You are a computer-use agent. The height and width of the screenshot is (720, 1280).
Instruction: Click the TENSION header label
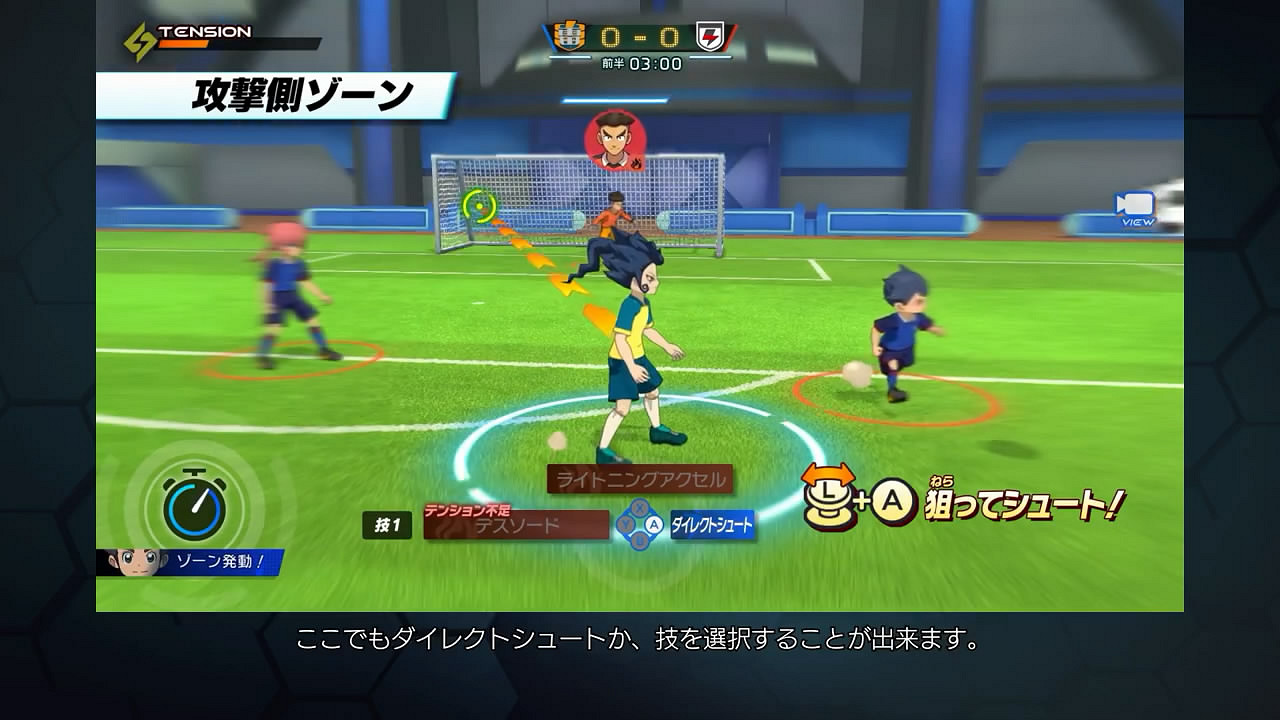click(x=203, y=31)
